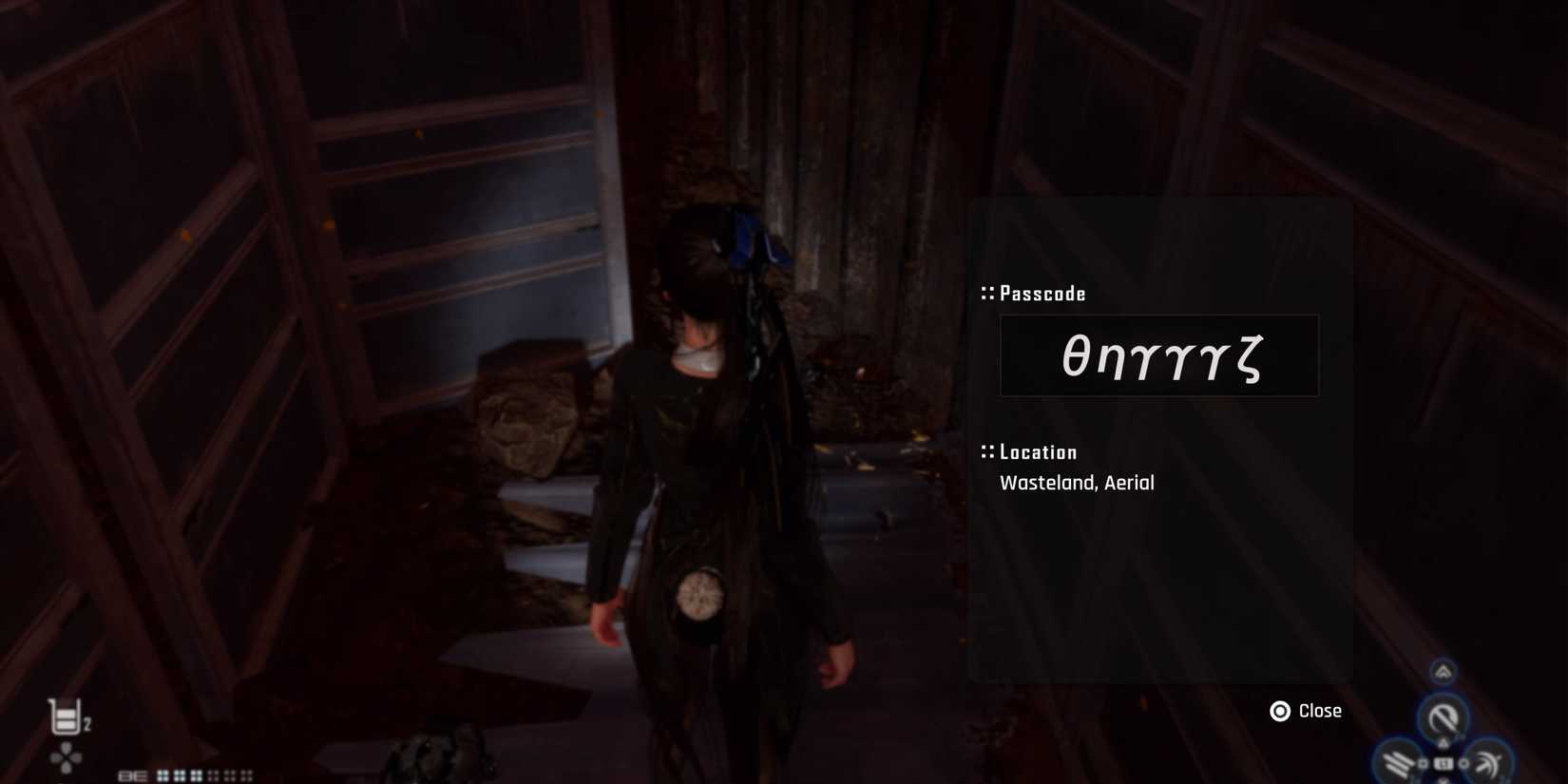Open the left dot selector beside L1
Image resolution: width=1568 pixels, height=784 pixels.
coord(1423,762)
